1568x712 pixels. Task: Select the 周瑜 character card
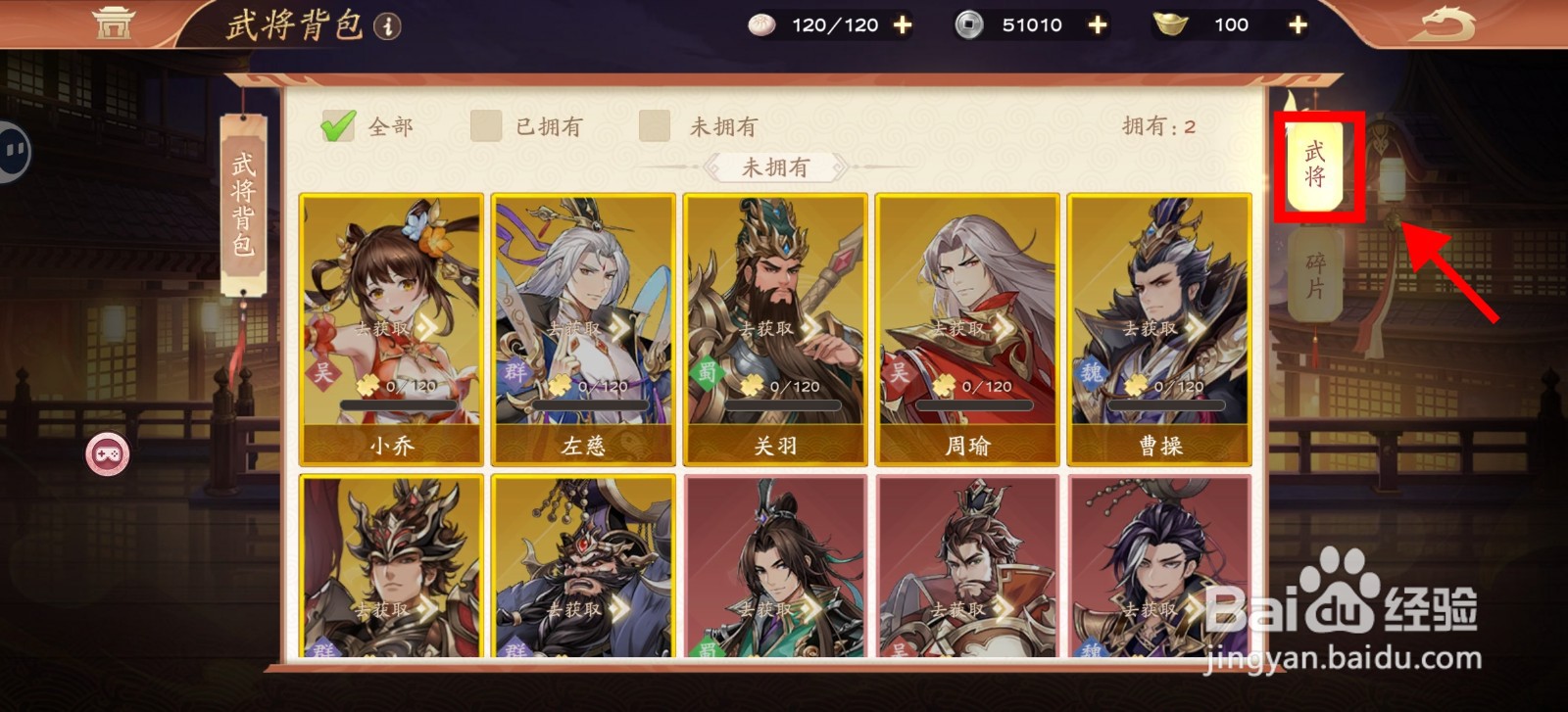coord(965,323)
